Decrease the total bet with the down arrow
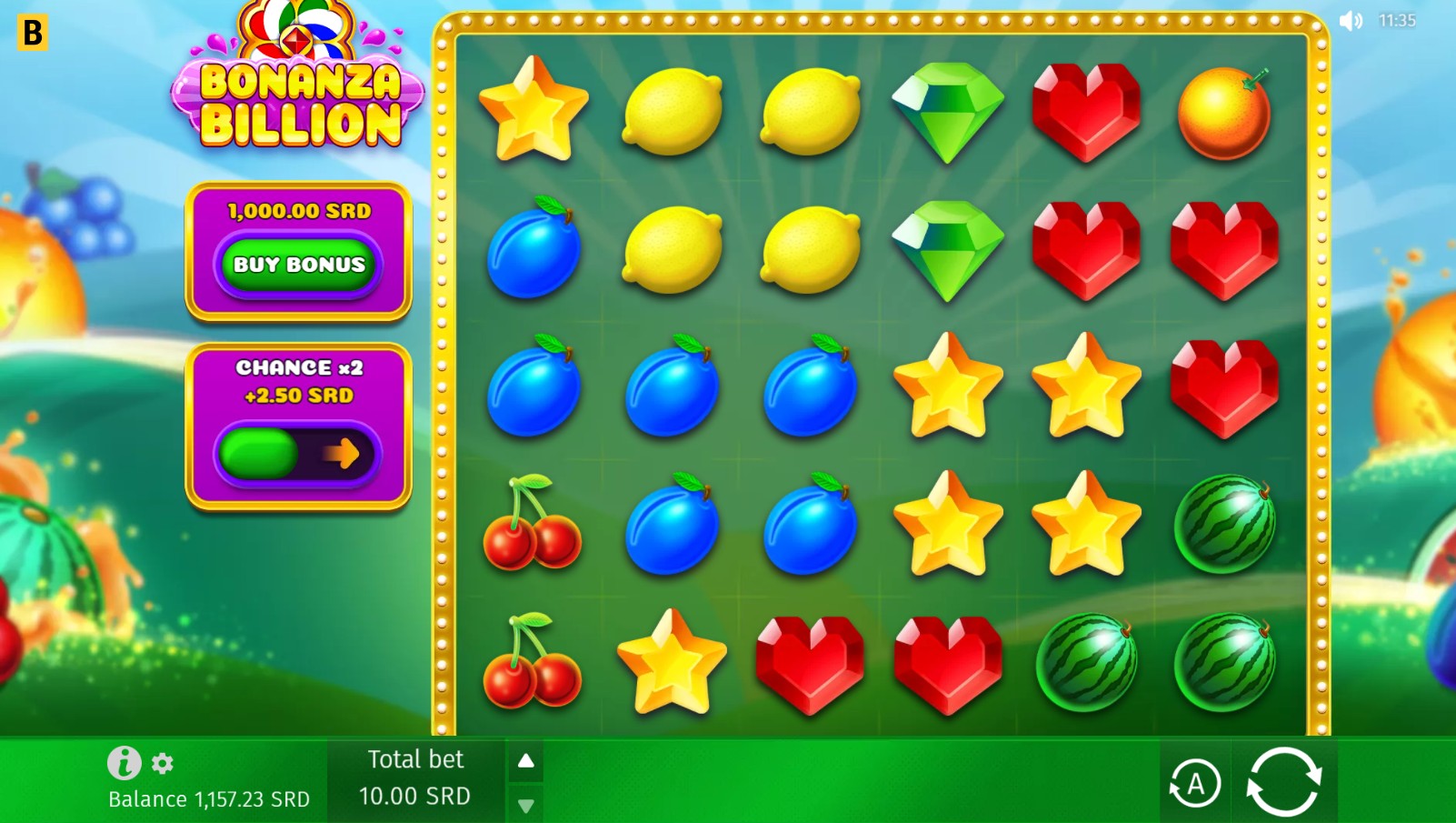 pyautogui.click(x=525, y=804)
